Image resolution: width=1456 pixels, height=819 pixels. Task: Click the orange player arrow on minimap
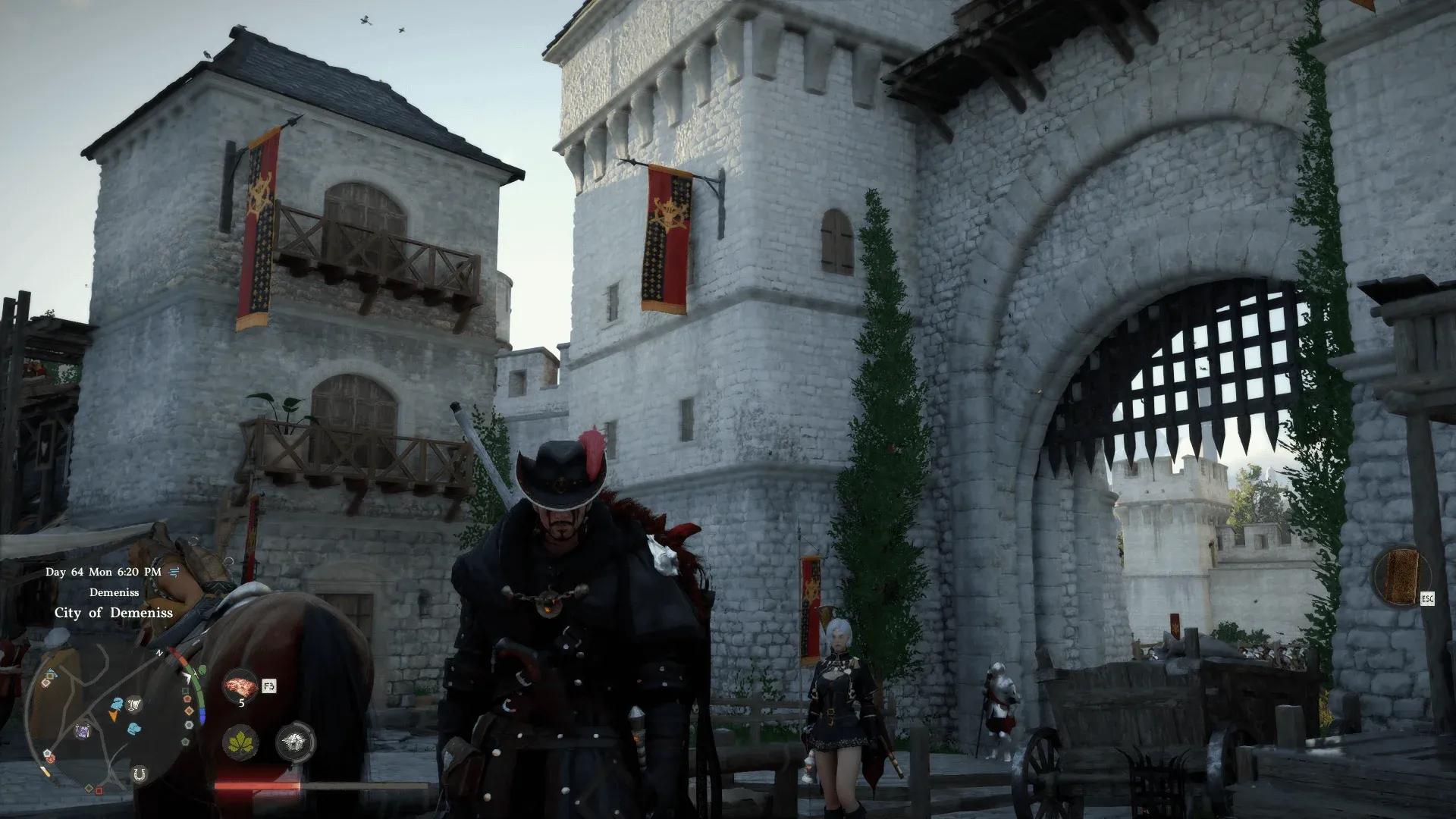tap(114, 717)
